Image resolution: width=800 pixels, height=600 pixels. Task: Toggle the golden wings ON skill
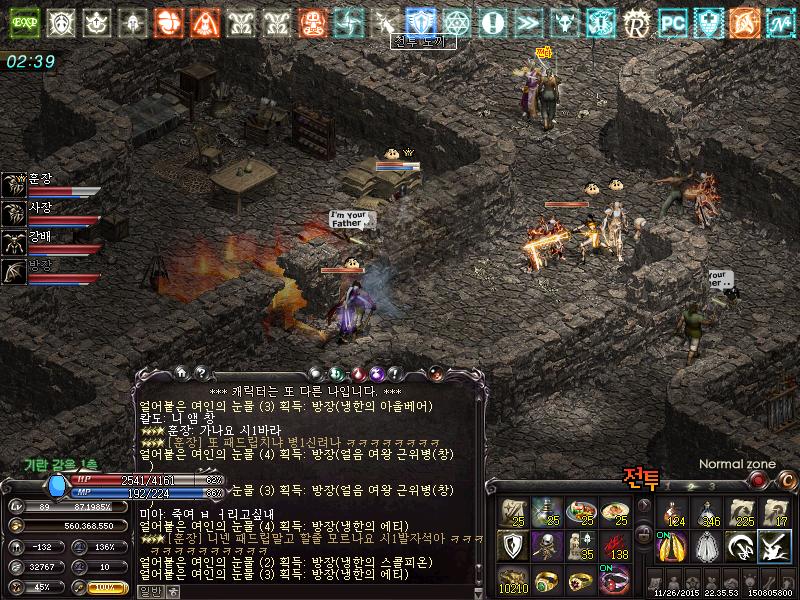(673, 546)
